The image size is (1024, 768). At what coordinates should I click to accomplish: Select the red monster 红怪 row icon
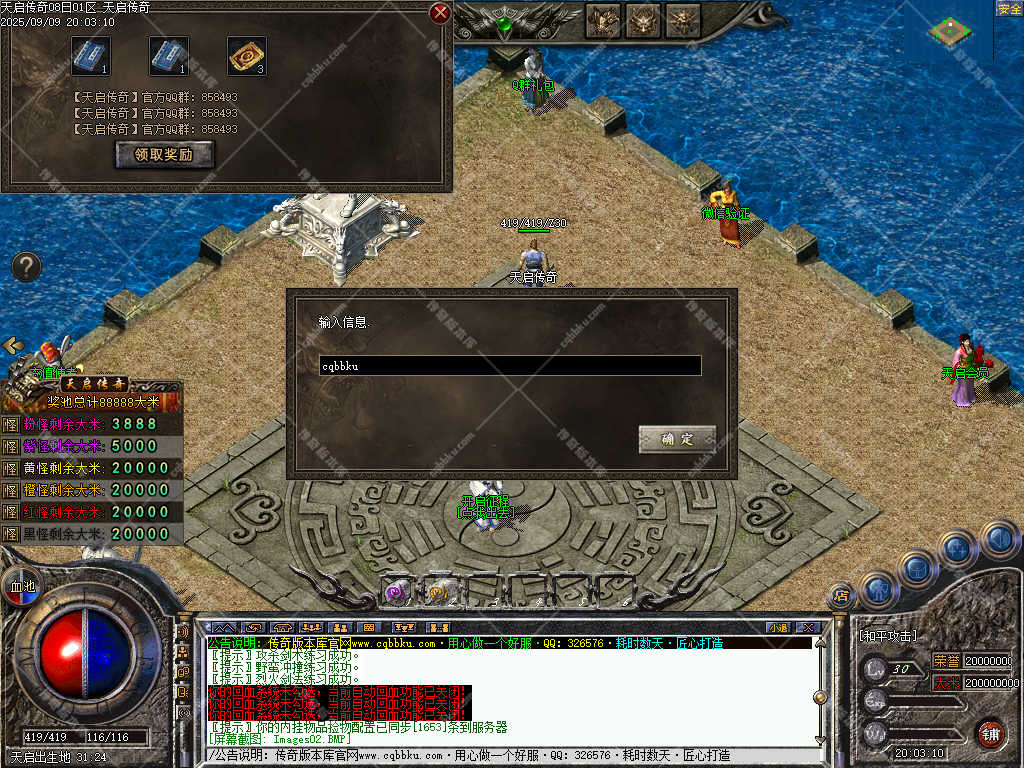pos(10,512)
